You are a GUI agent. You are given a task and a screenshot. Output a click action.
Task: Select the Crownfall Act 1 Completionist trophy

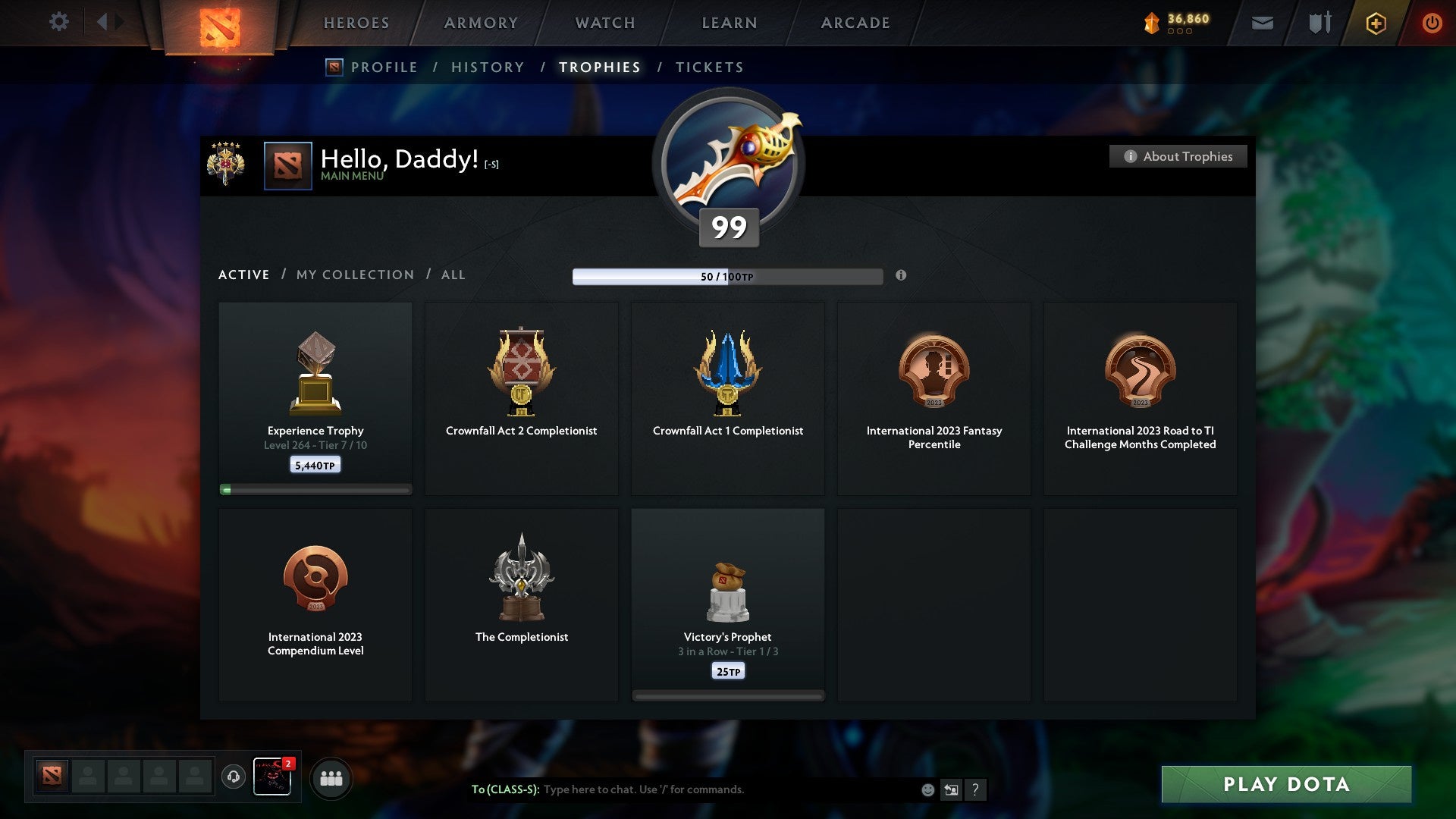[x=727, y=394]
